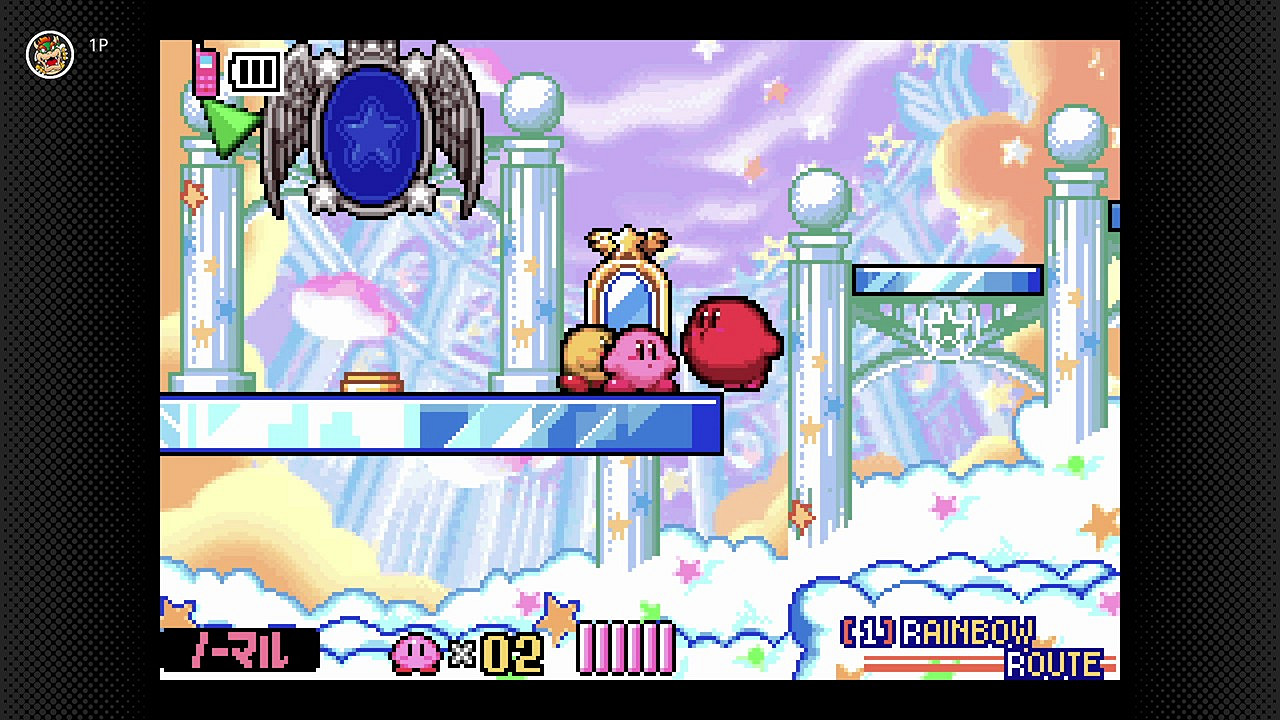Image resolution: width=1280 pixels, height=720 pixels.
Task: Click the pink health bar segments
Action: tap(625, 648)
